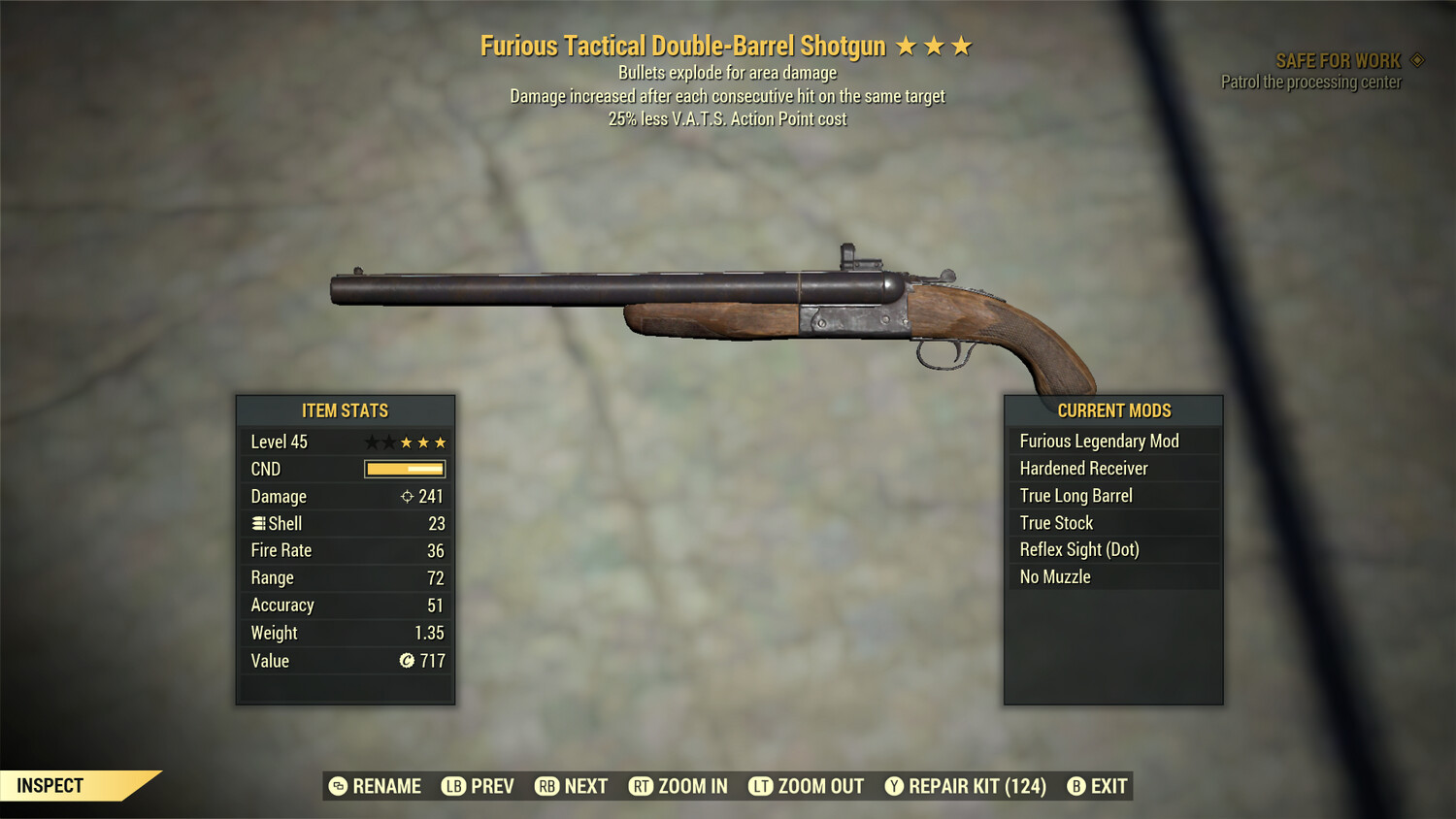Click the caps icon next to Value
The image size is (1456, 819).
407,661
